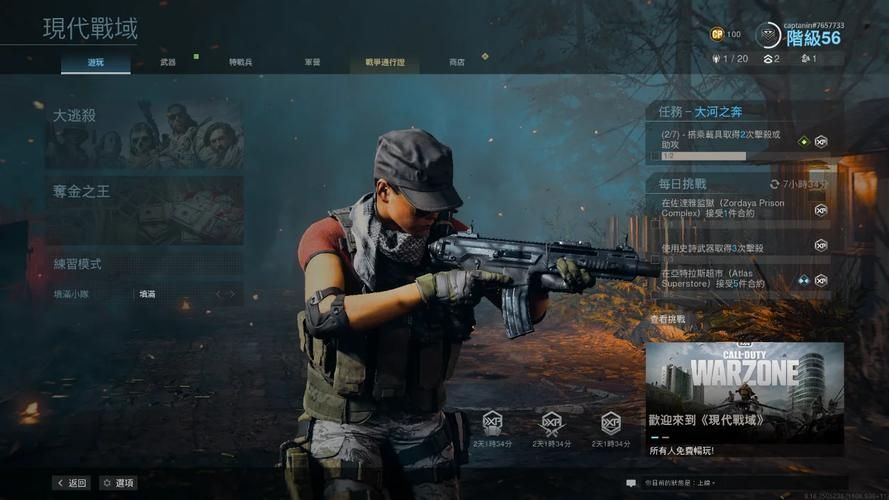Image resolution: width=889 pixels, height=500 pixels.
Task: Select the 大逃殺 Battle Royale mode
Action: tap(144, 133)
